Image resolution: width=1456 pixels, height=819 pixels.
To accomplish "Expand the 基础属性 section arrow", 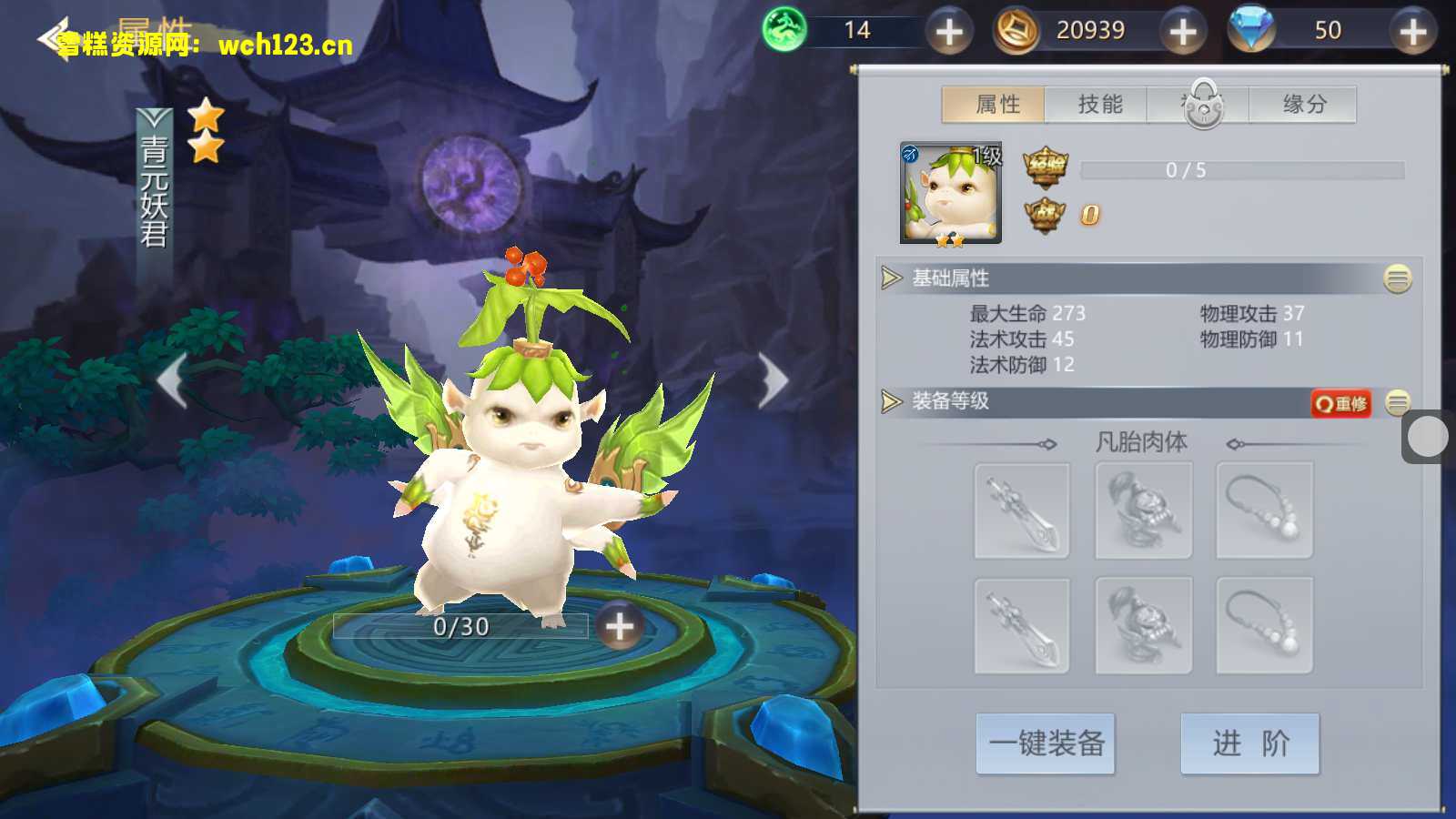I will point(890,279).
